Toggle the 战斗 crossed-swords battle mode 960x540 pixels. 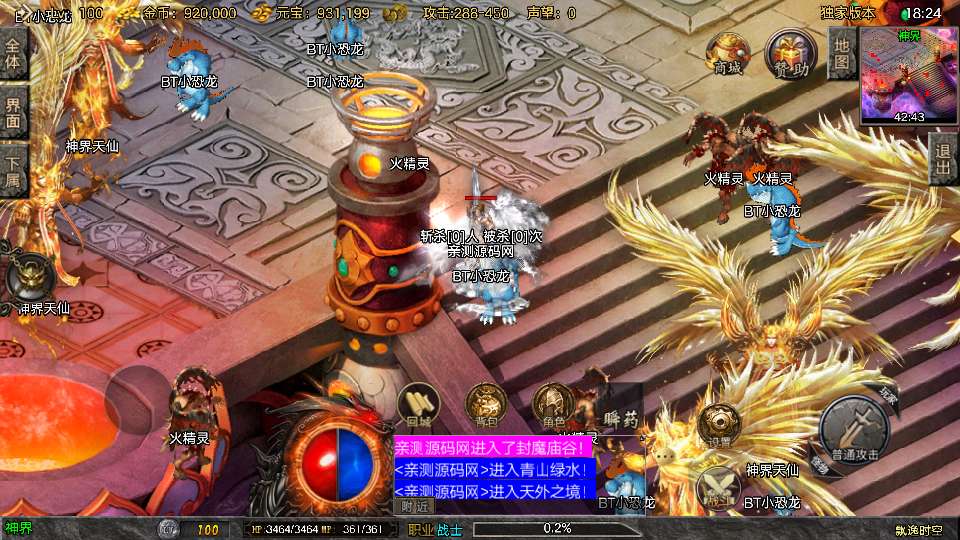coord(717,486)
